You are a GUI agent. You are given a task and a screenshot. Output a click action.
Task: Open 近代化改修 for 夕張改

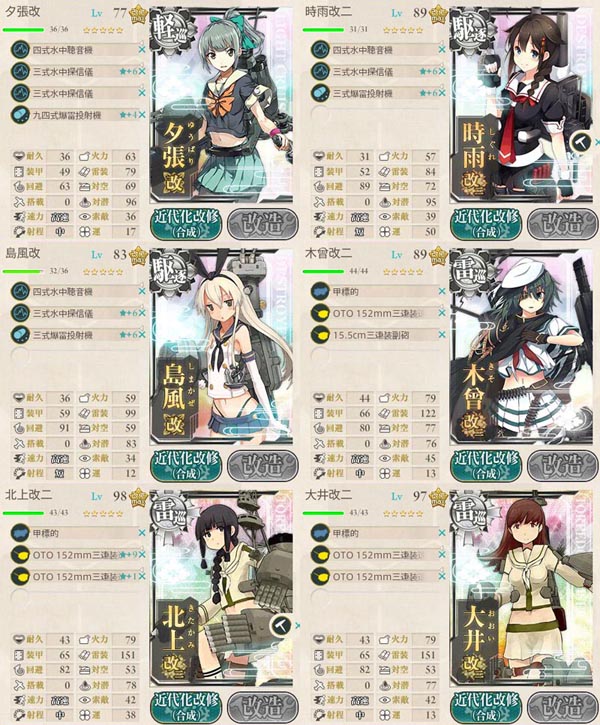point(189,222)
